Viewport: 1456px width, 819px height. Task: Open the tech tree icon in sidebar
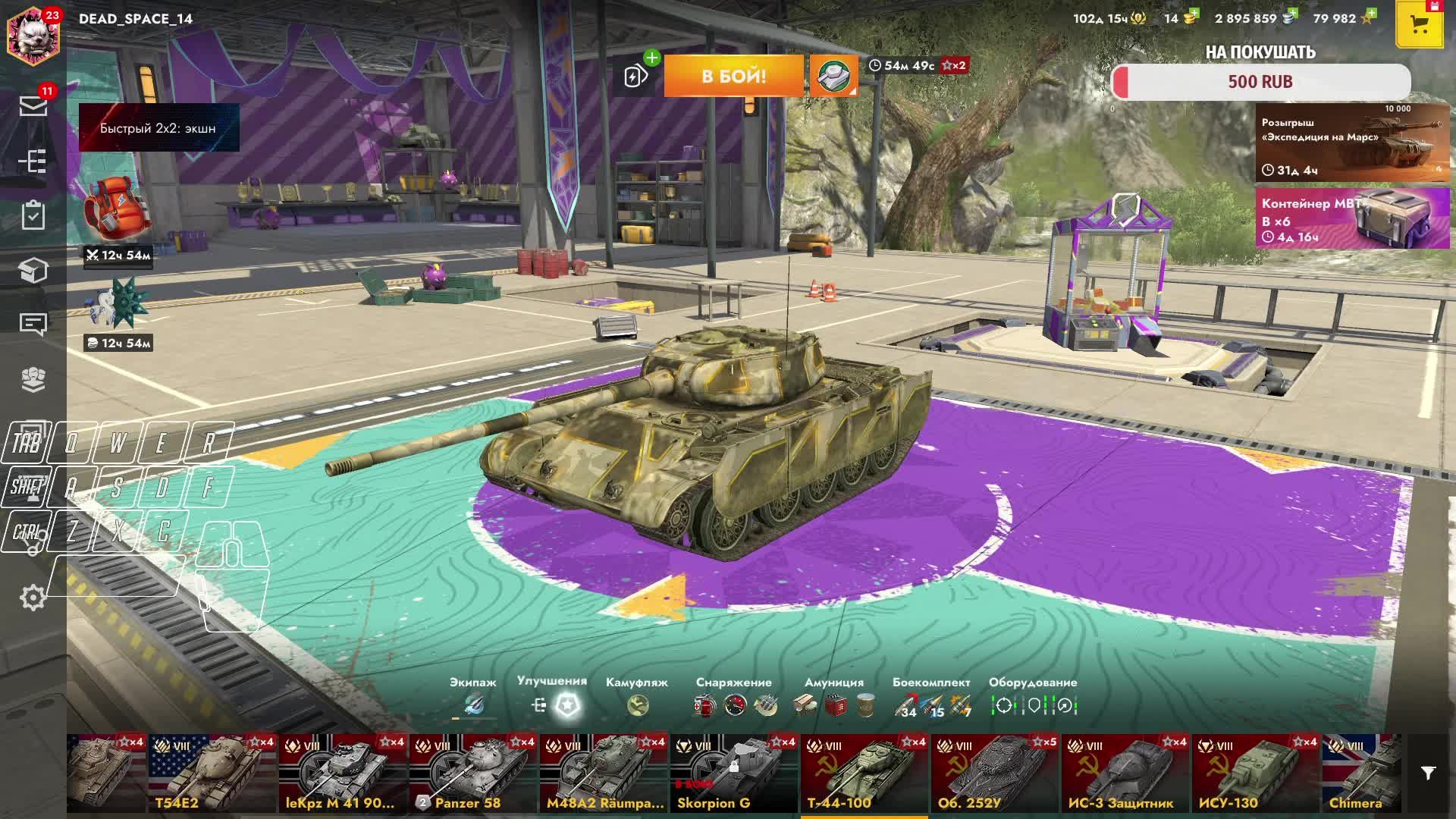click(x=33, y=161)
